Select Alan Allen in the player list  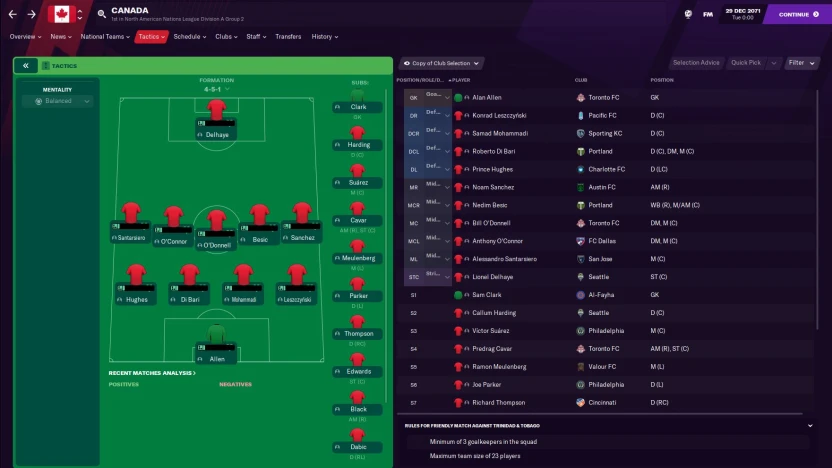click(x=487, y=98)
